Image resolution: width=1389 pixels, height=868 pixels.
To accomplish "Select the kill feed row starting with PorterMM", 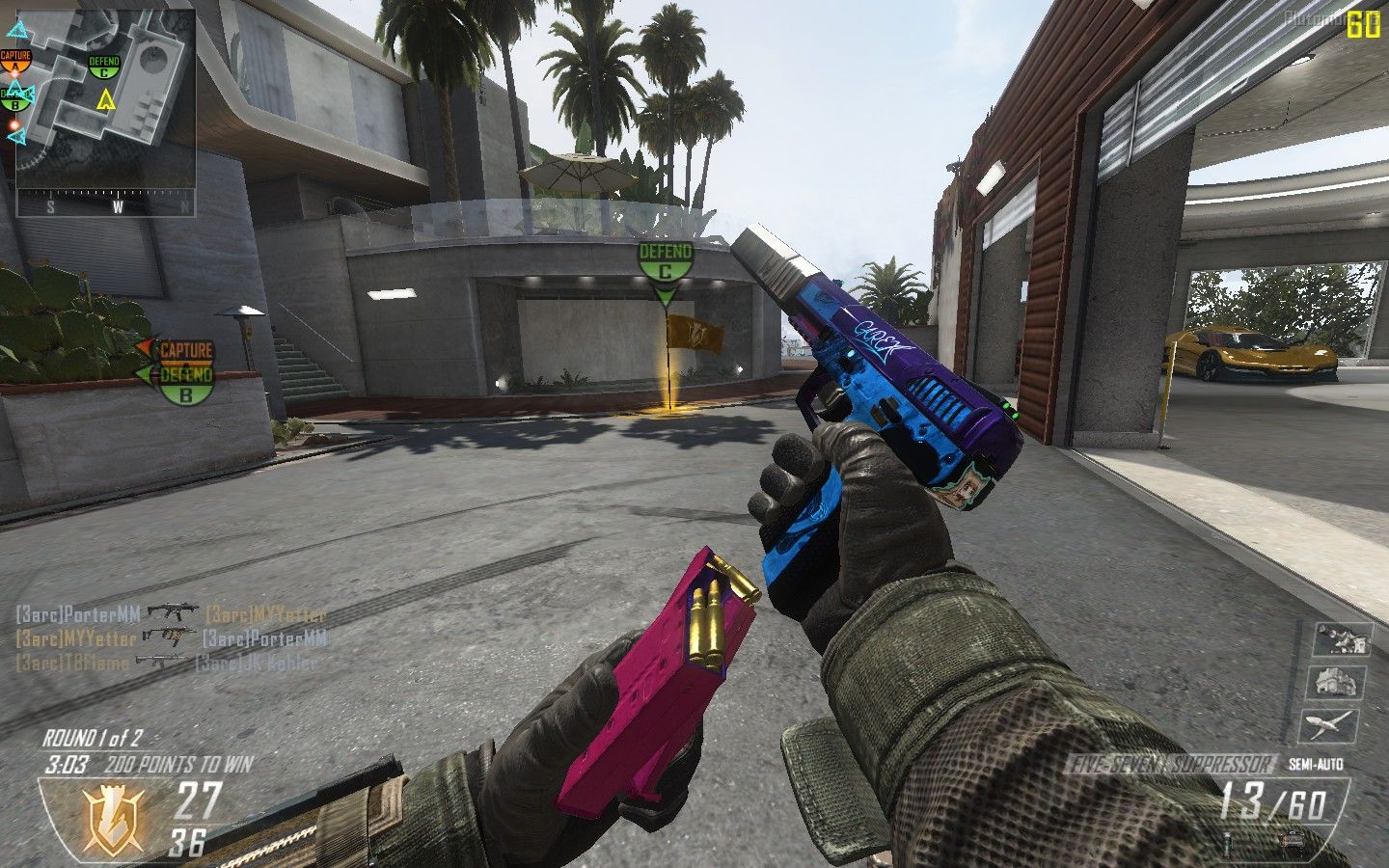I will (171, 612).
